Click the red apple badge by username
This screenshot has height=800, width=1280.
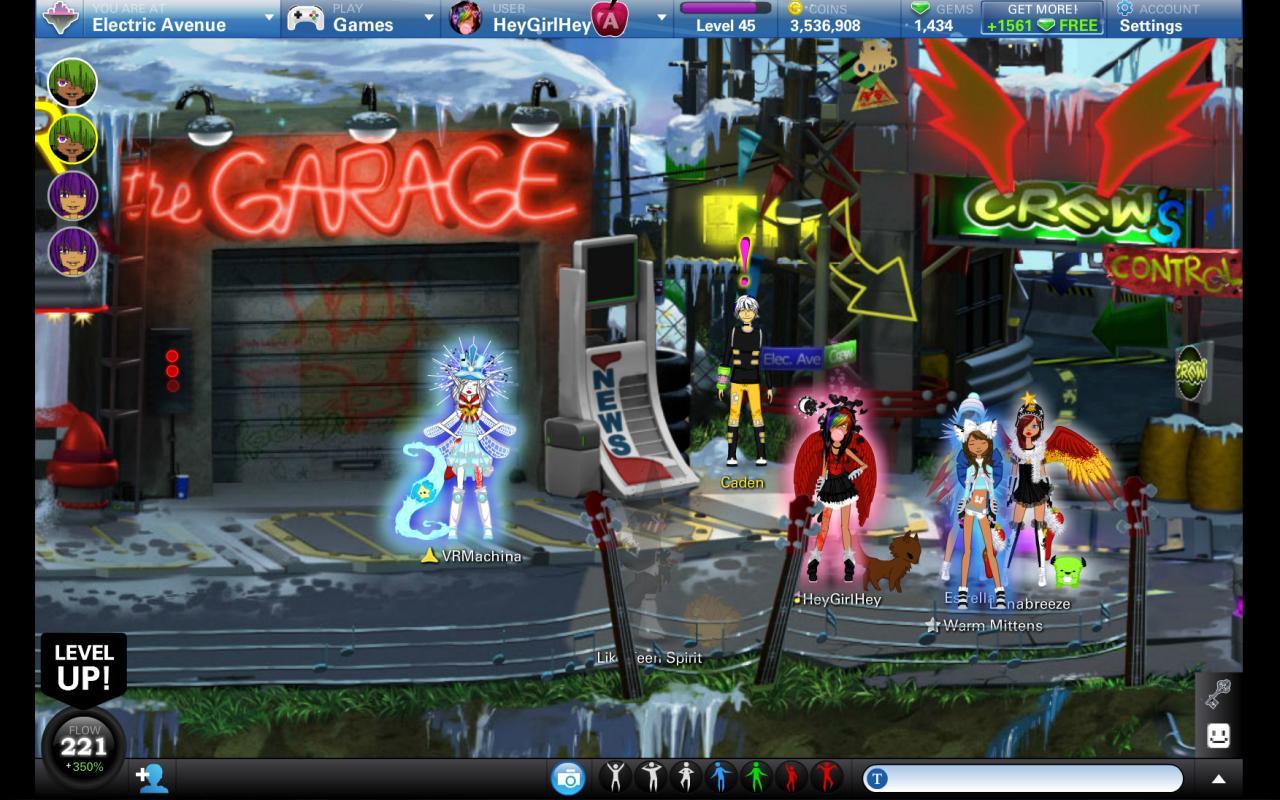coord(609,18)
